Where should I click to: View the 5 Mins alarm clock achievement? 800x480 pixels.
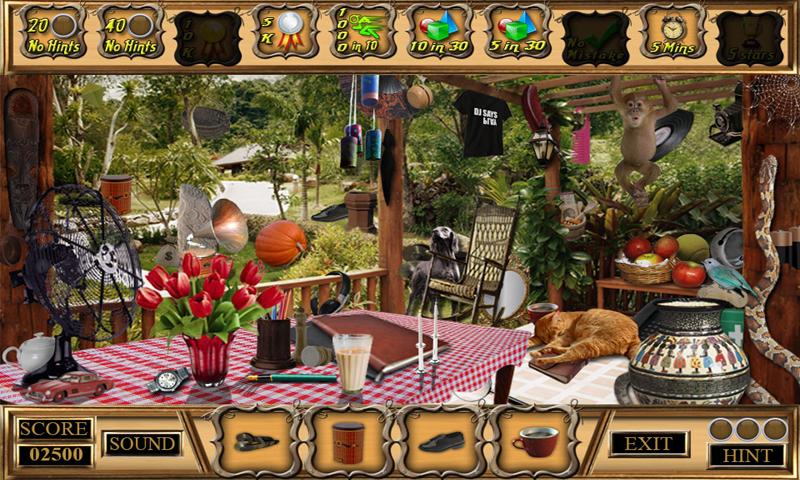(671, 34)
